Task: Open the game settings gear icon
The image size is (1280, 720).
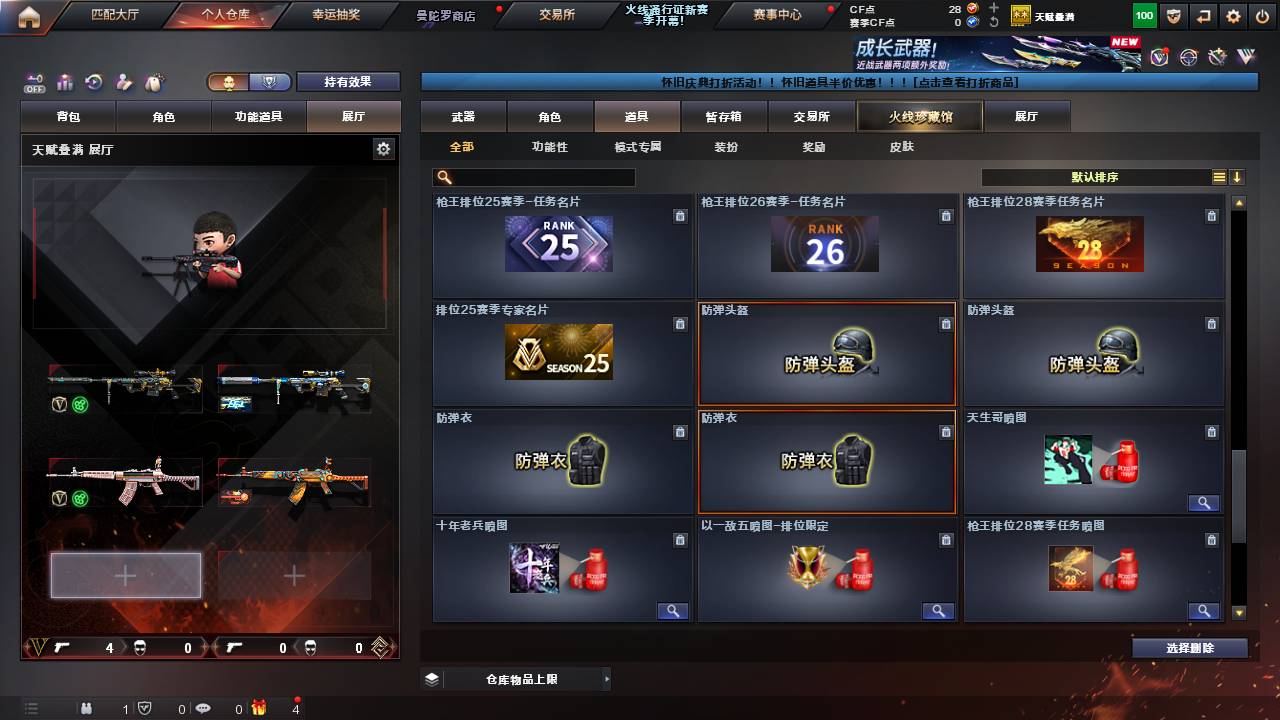Action: [x=1232, y=15]
